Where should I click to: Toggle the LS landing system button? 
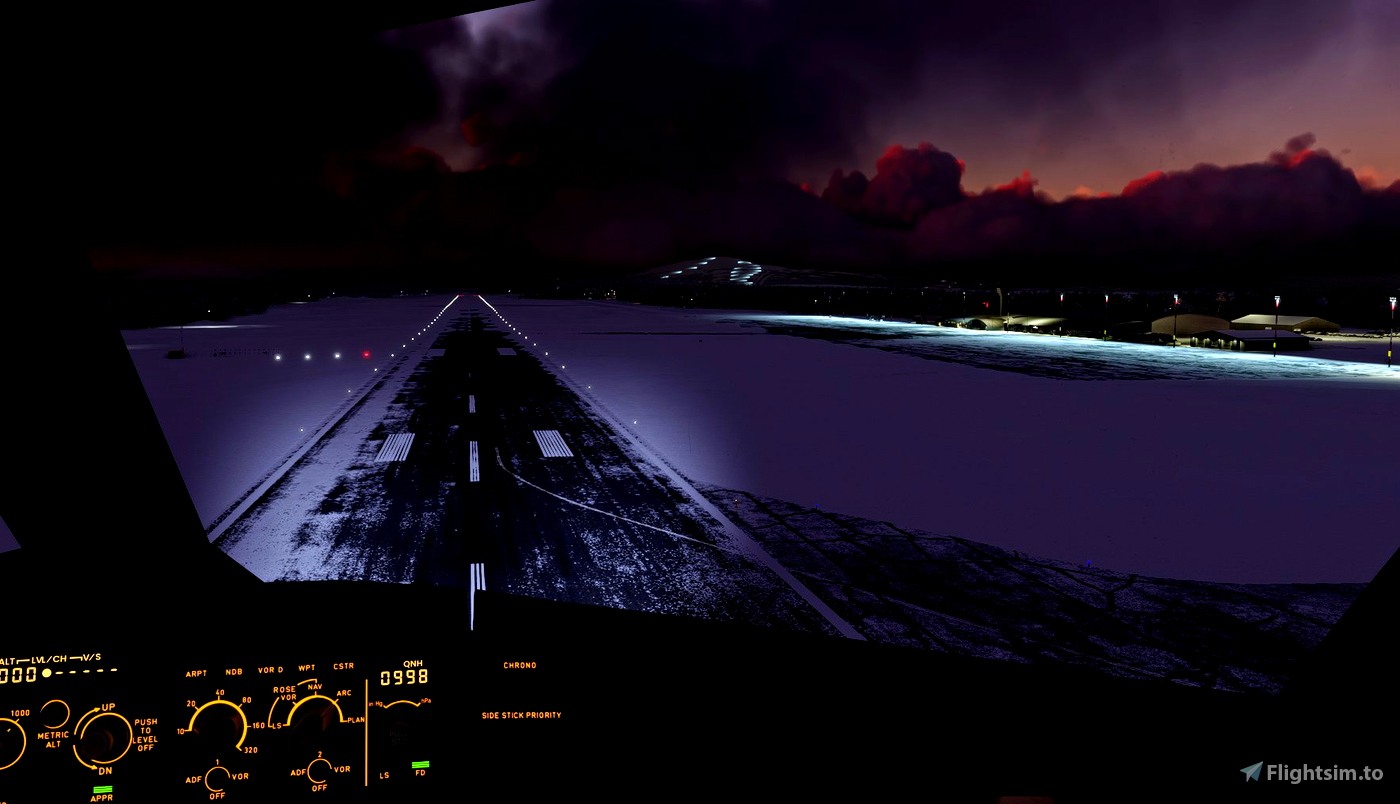pos(384,771)
